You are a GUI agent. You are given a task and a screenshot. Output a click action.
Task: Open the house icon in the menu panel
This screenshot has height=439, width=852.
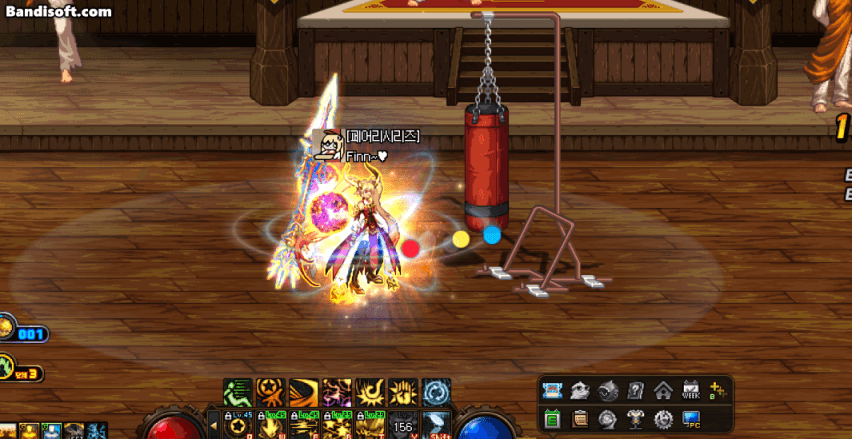[x=663, y=391]
